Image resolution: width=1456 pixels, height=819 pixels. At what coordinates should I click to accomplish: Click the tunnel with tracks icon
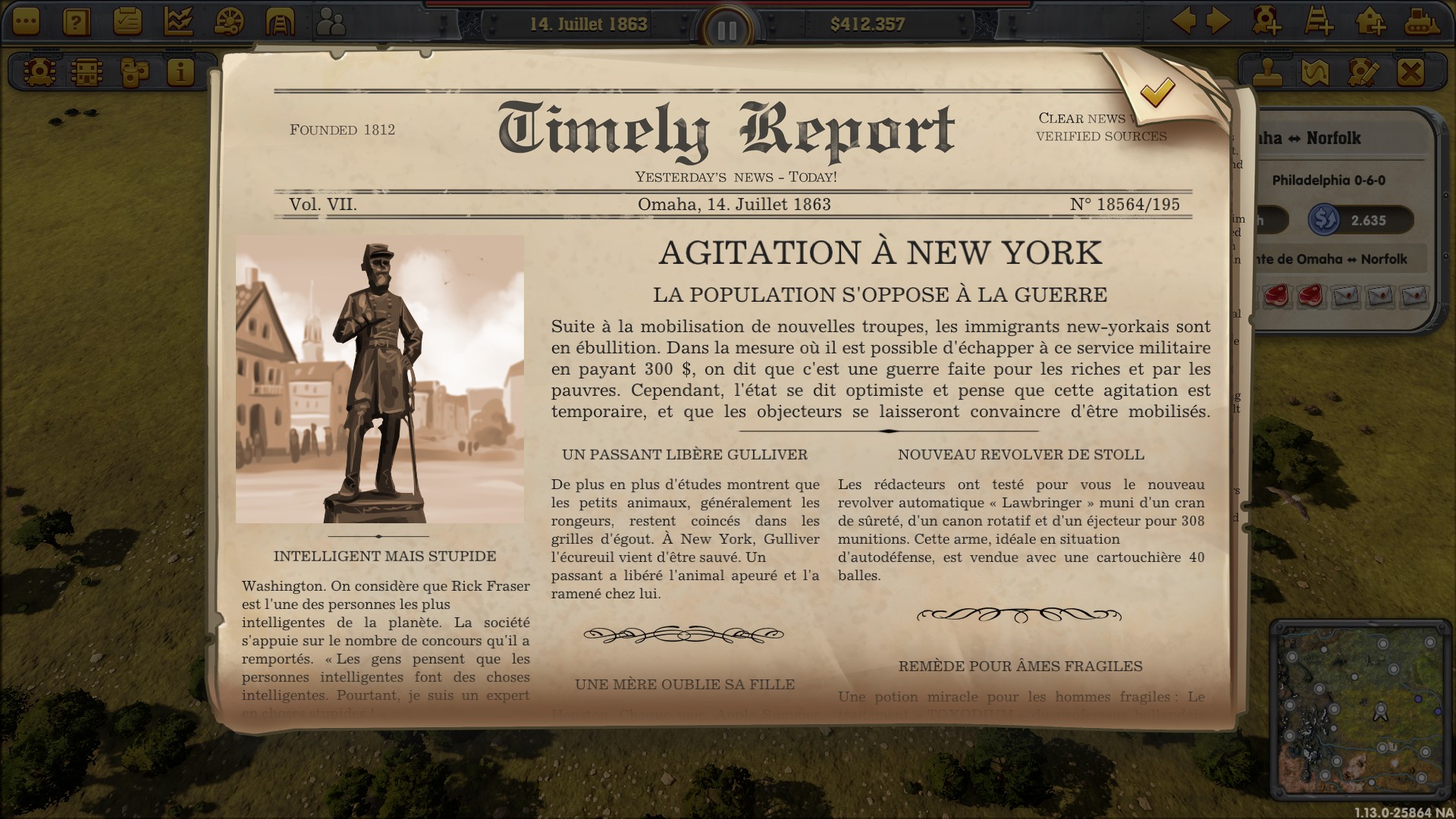(279, 21)
